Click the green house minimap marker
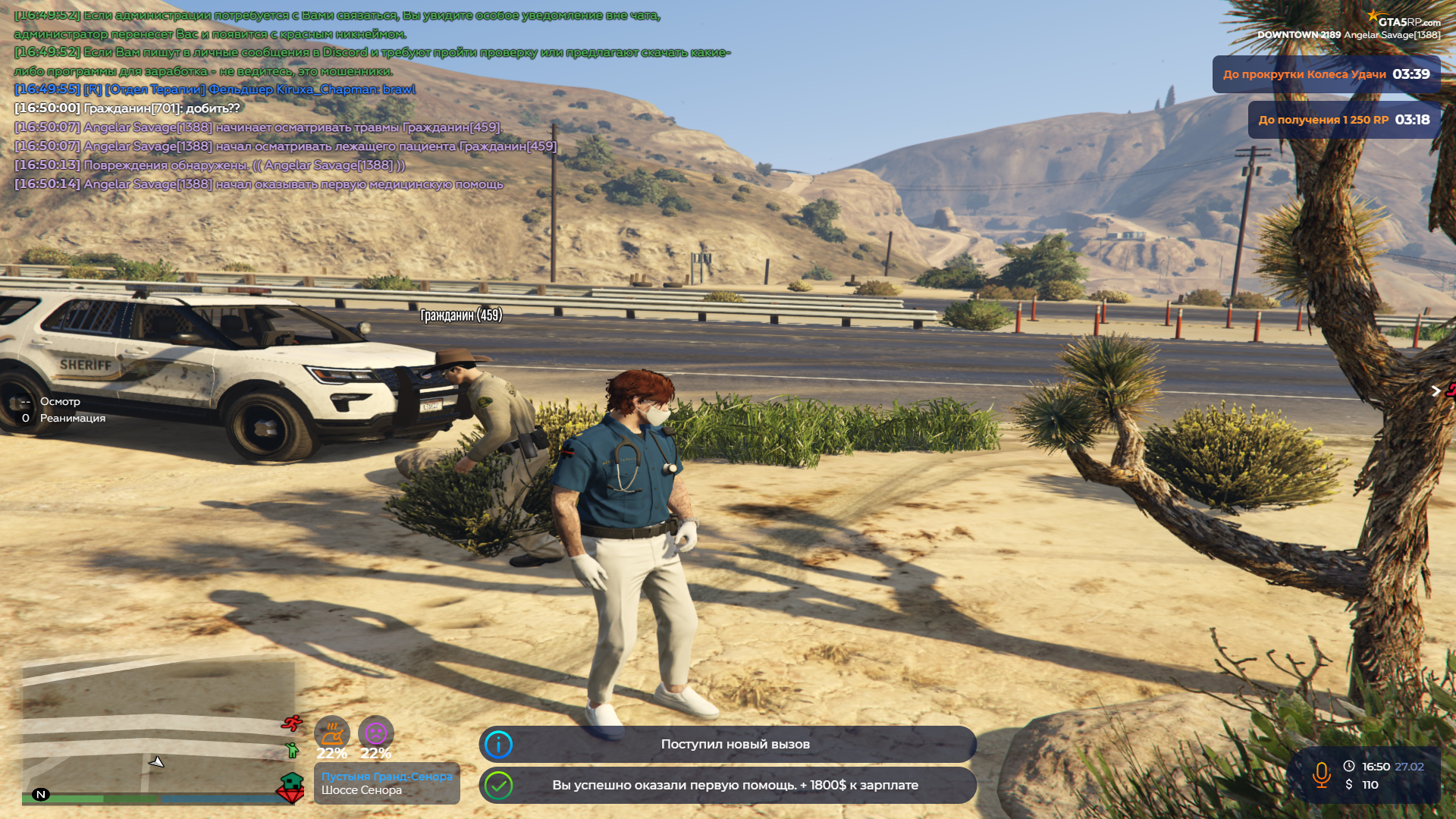This screenshot has width=1456, height=819. (x=292, y=780)
